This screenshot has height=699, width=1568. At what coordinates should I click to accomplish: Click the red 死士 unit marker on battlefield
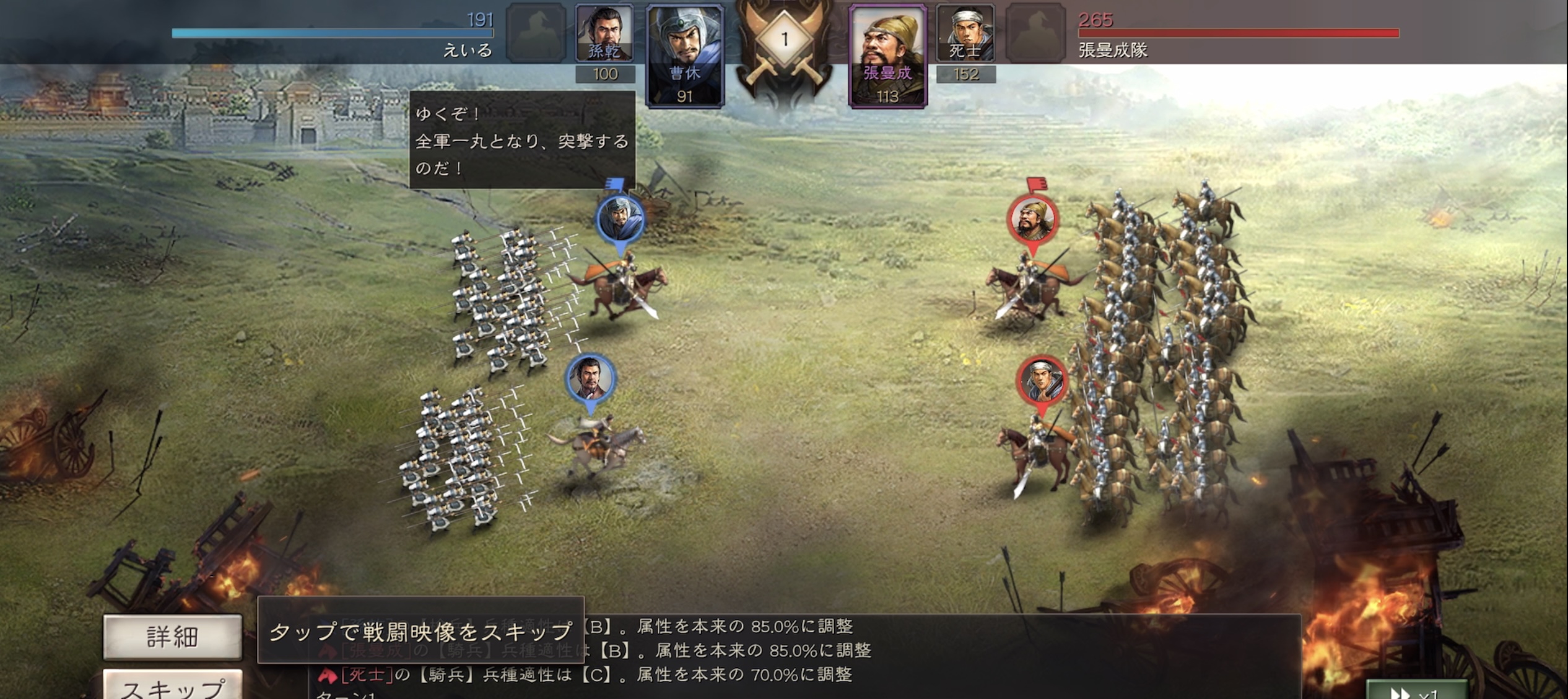click(1042, 380)
